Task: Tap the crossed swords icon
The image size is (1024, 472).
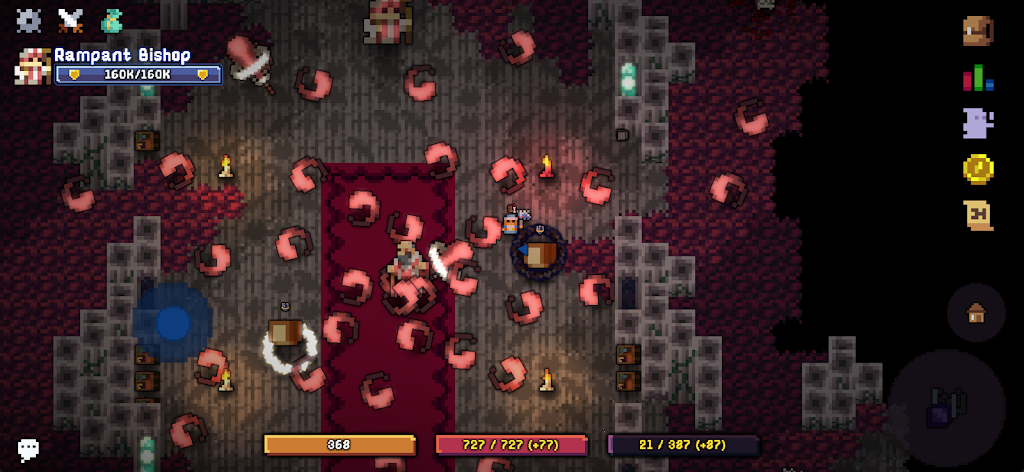Action: point(70,19)
